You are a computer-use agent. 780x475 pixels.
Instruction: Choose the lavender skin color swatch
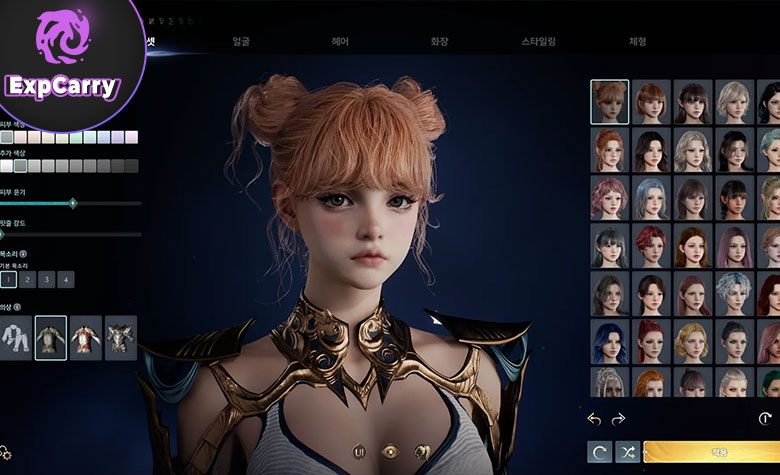click(x=119, y=137)
